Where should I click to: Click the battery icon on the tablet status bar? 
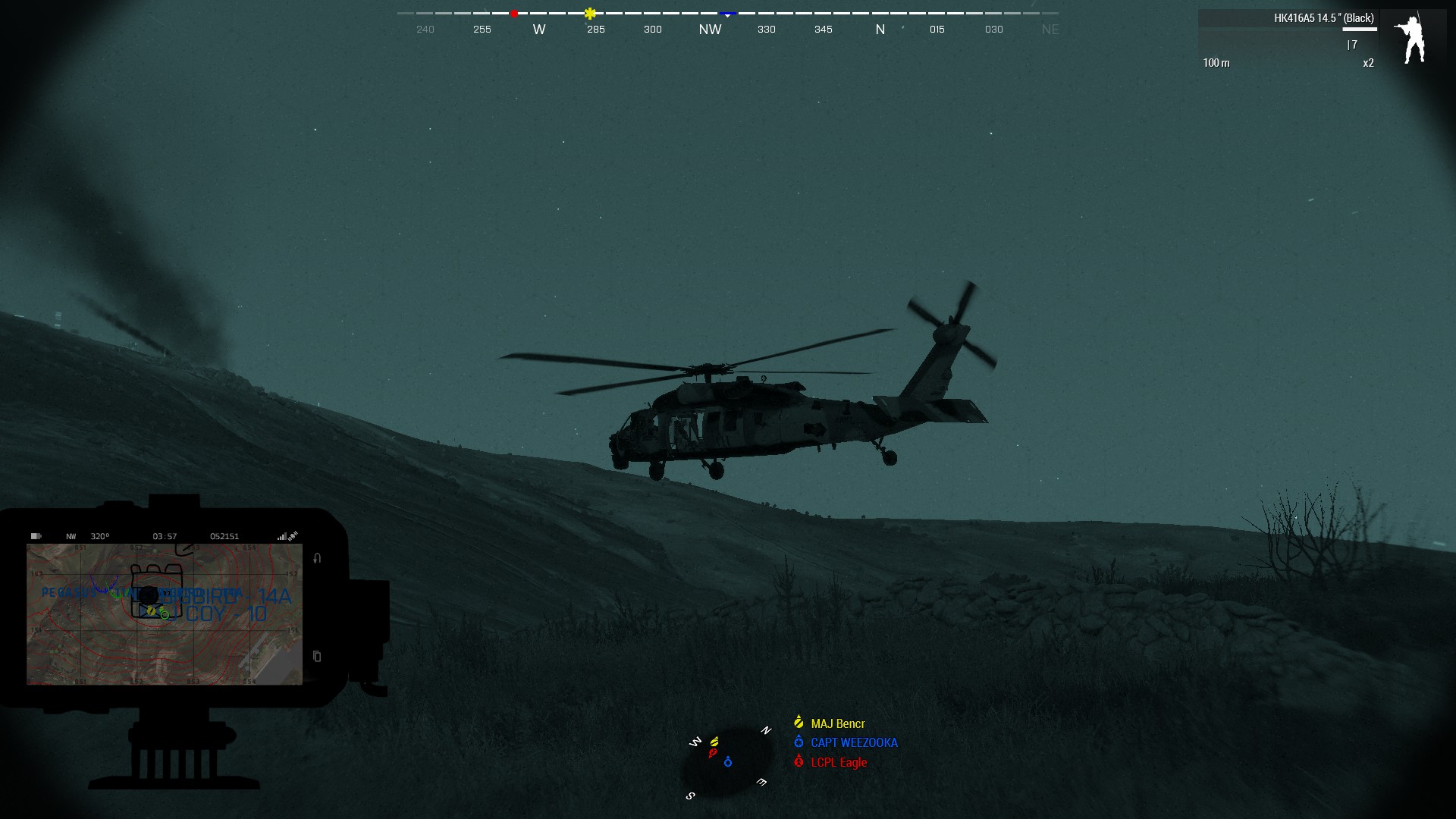[x=36, y=535]
